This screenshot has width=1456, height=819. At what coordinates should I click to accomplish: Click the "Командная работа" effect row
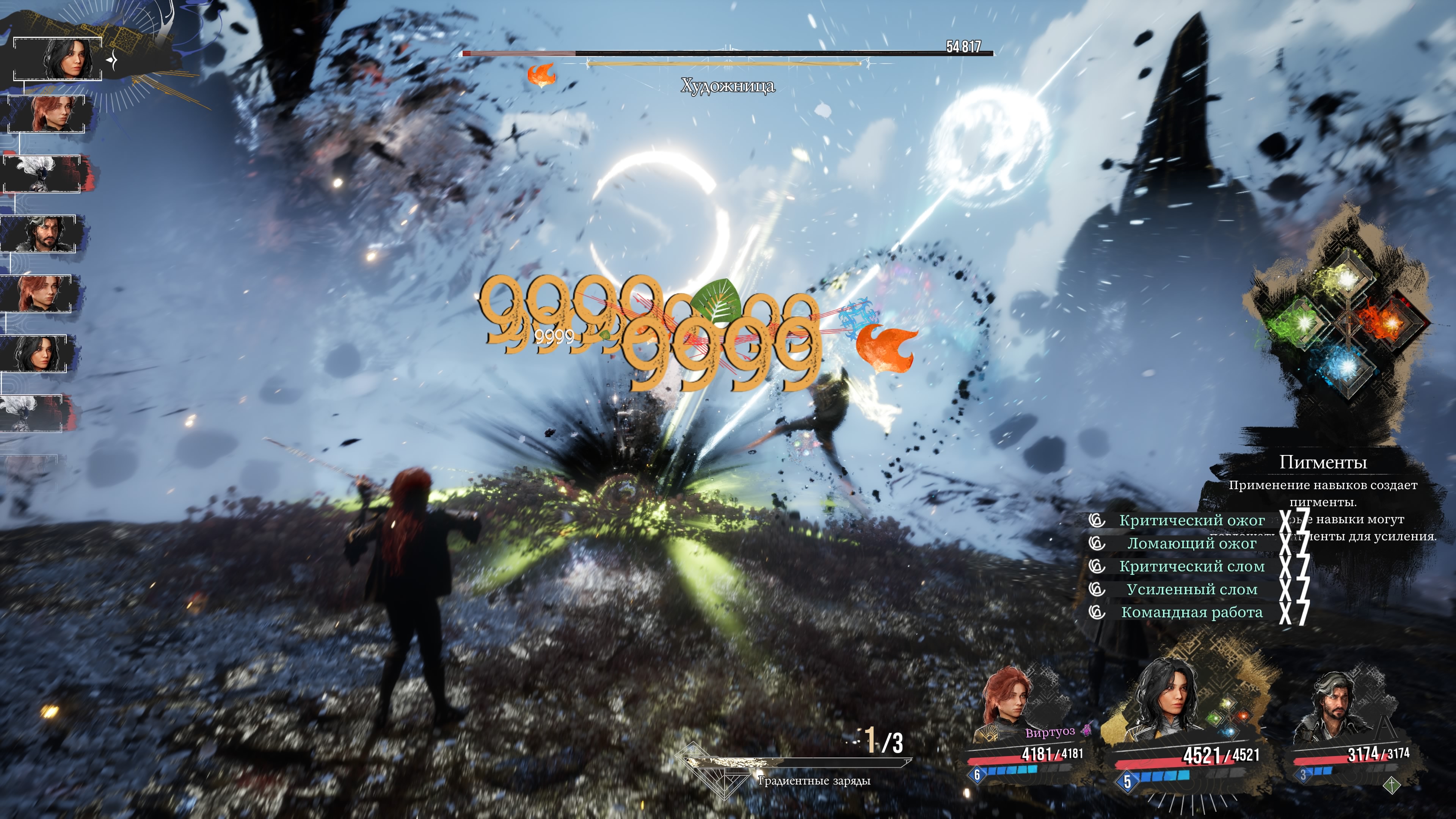click(x=1191, y=613)
